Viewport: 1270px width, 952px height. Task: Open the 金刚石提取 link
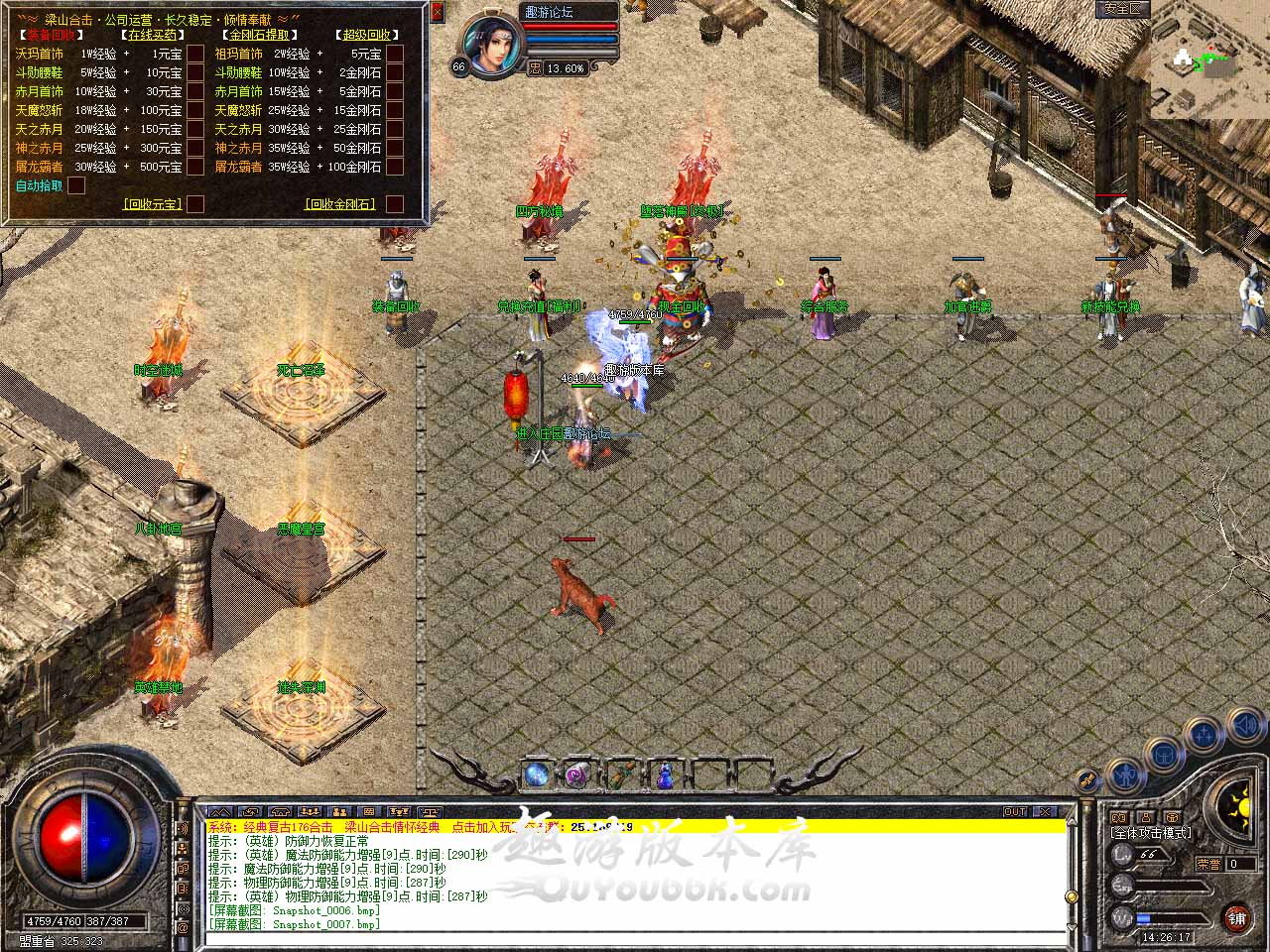click(258, 35)
